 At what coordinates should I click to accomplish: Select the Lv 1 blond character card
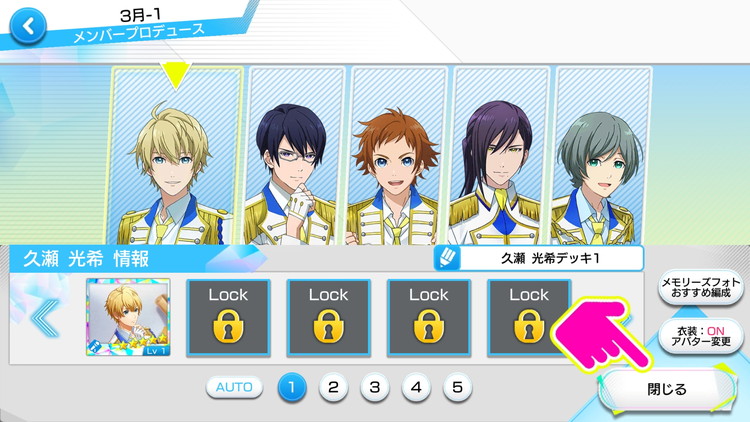click(128, 319)
